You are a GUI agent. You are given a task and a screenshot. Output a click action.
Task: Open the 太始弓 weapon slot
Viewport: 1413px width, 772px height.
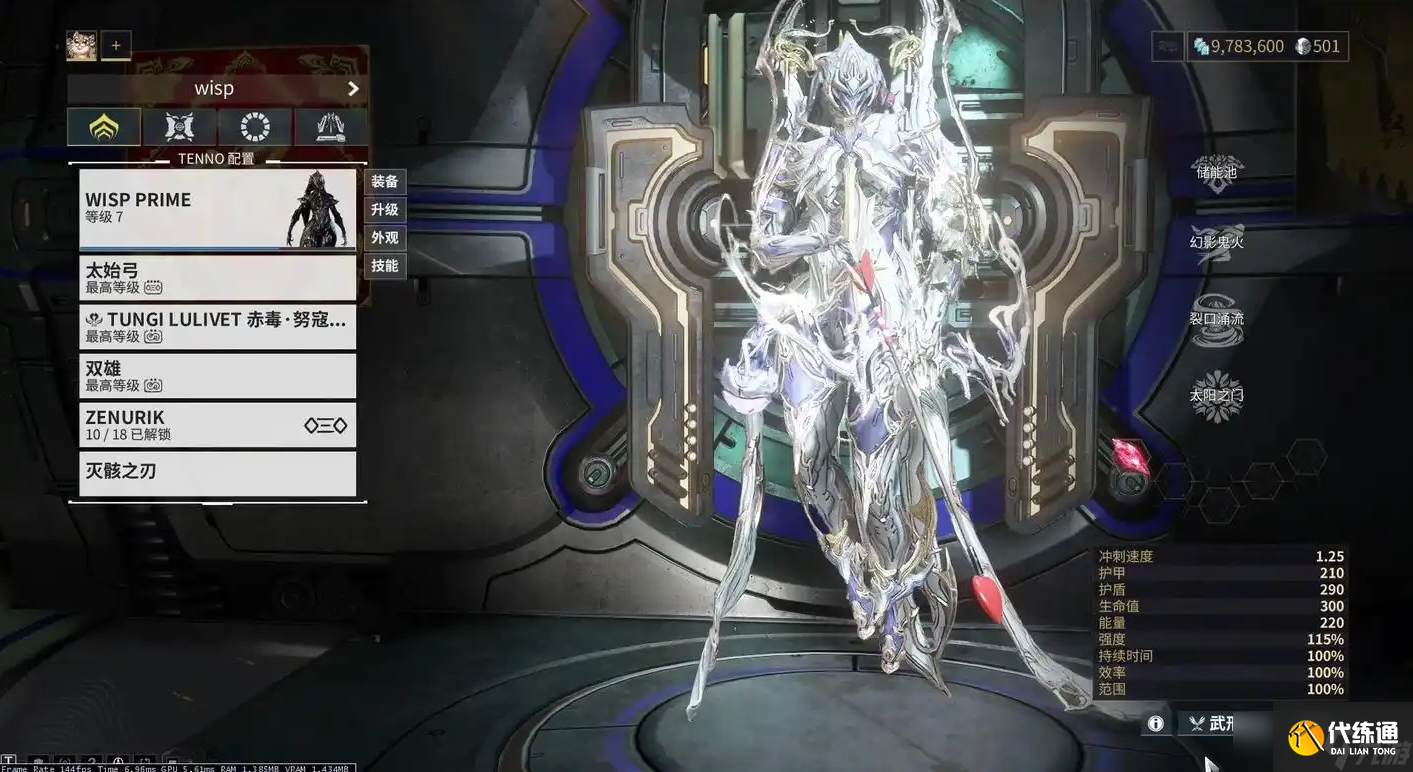(217, 278)
